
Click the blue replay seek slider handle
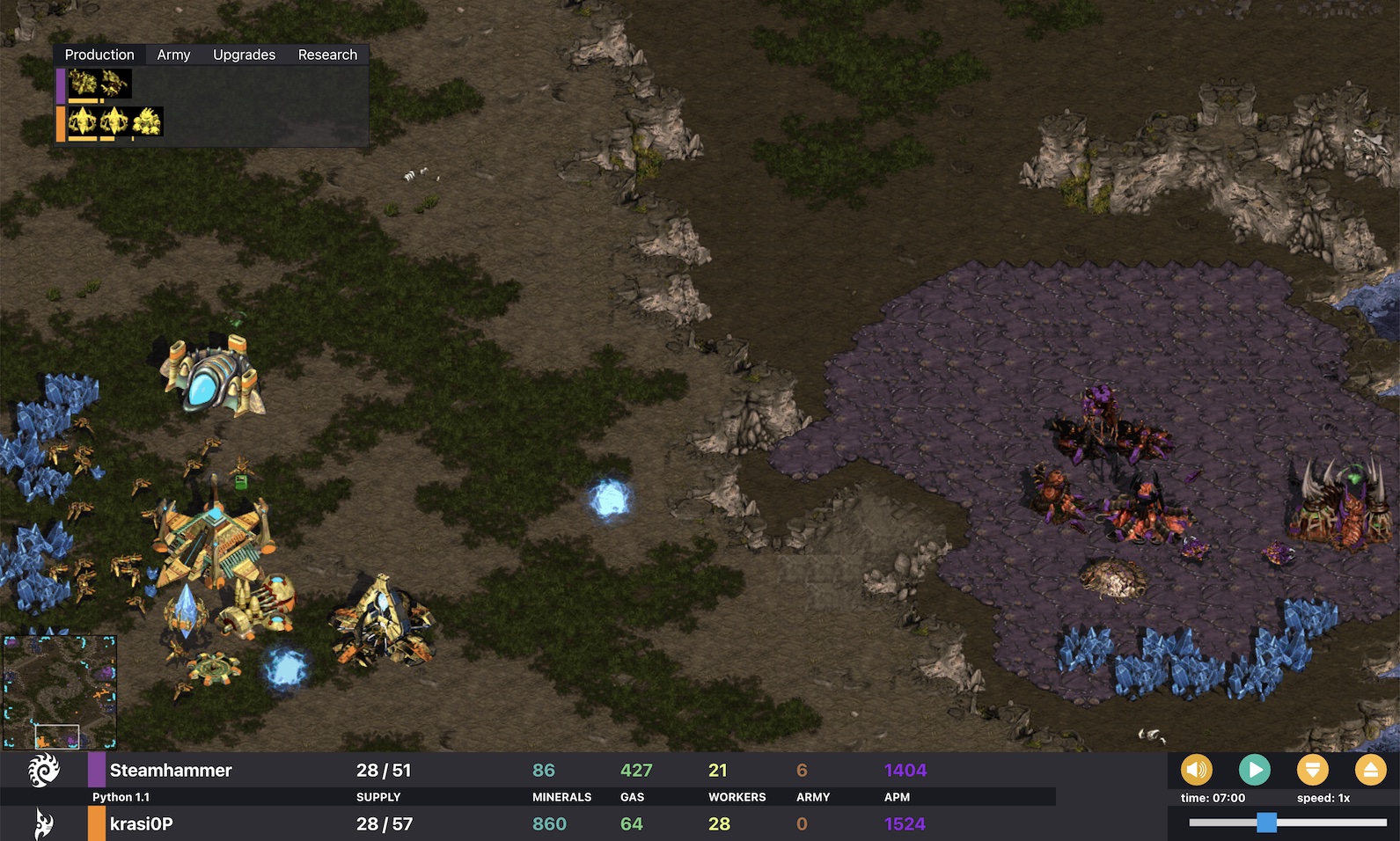[1267, 821]
